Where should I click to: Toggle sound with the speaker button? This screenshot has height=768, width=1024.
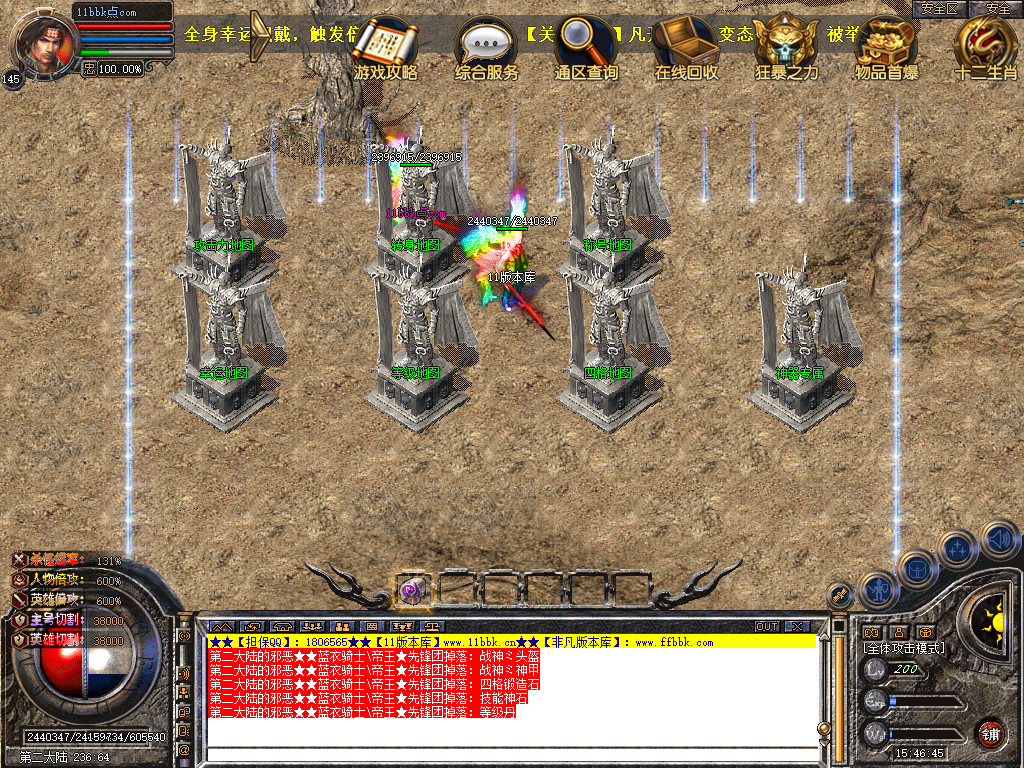tap(999, 538)
